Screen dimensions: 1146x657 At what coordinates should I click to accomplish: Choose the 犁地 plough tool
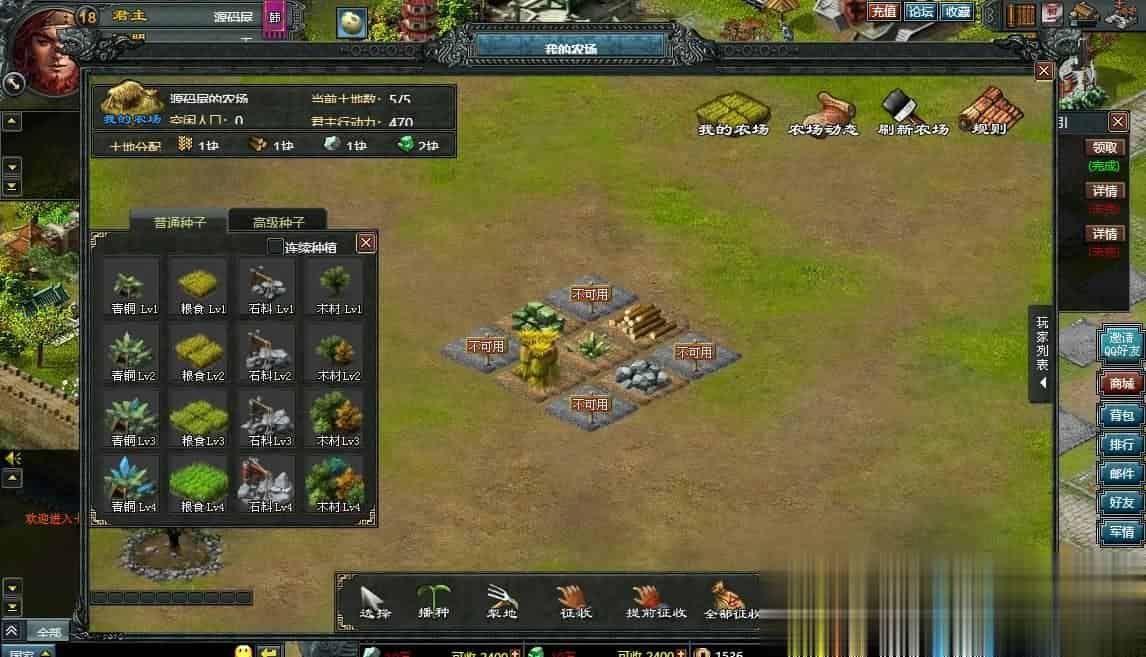click(x=500, y=601)
